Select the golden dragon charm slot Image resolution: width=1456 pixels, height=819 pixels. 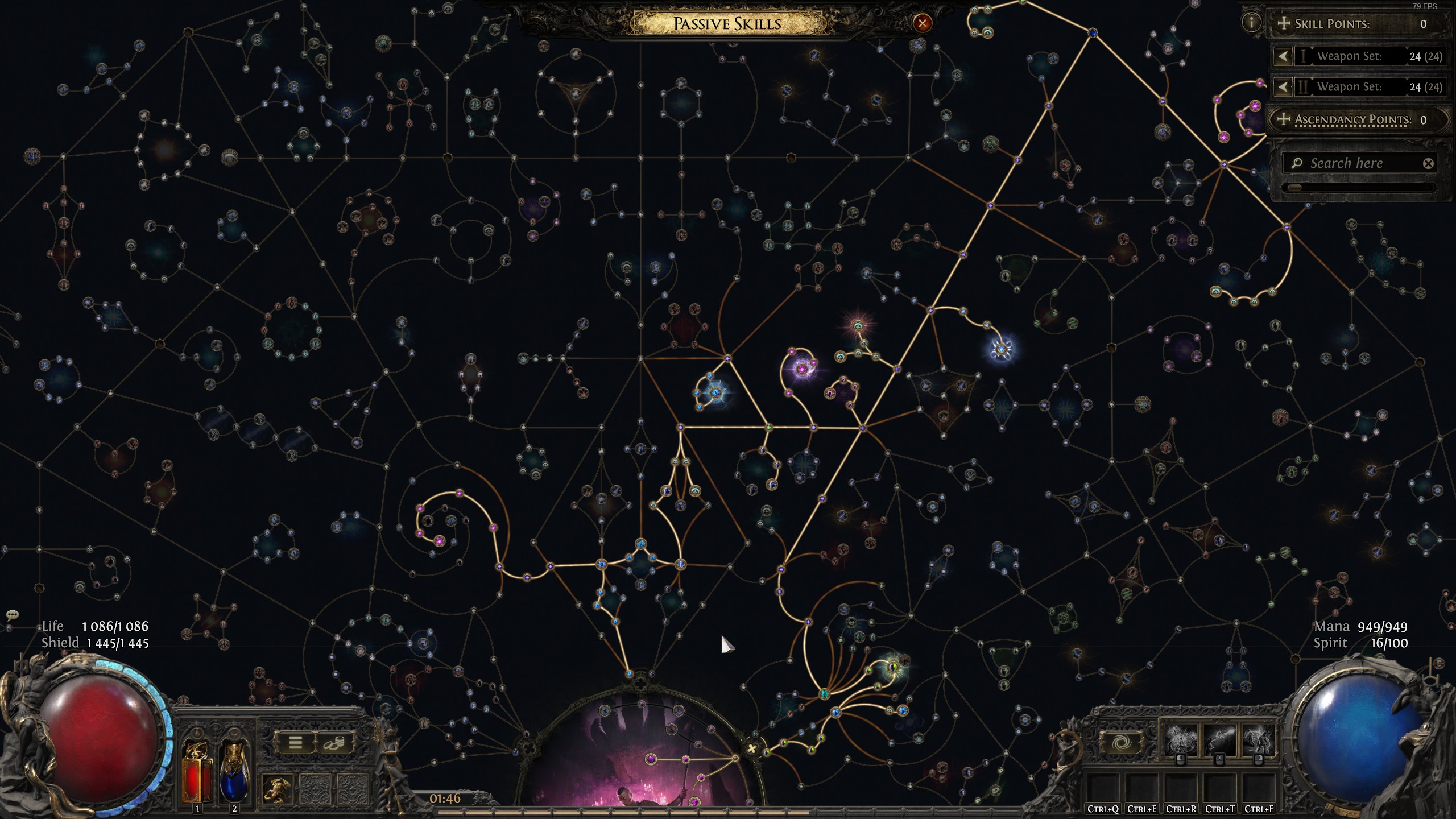point(278,789)
